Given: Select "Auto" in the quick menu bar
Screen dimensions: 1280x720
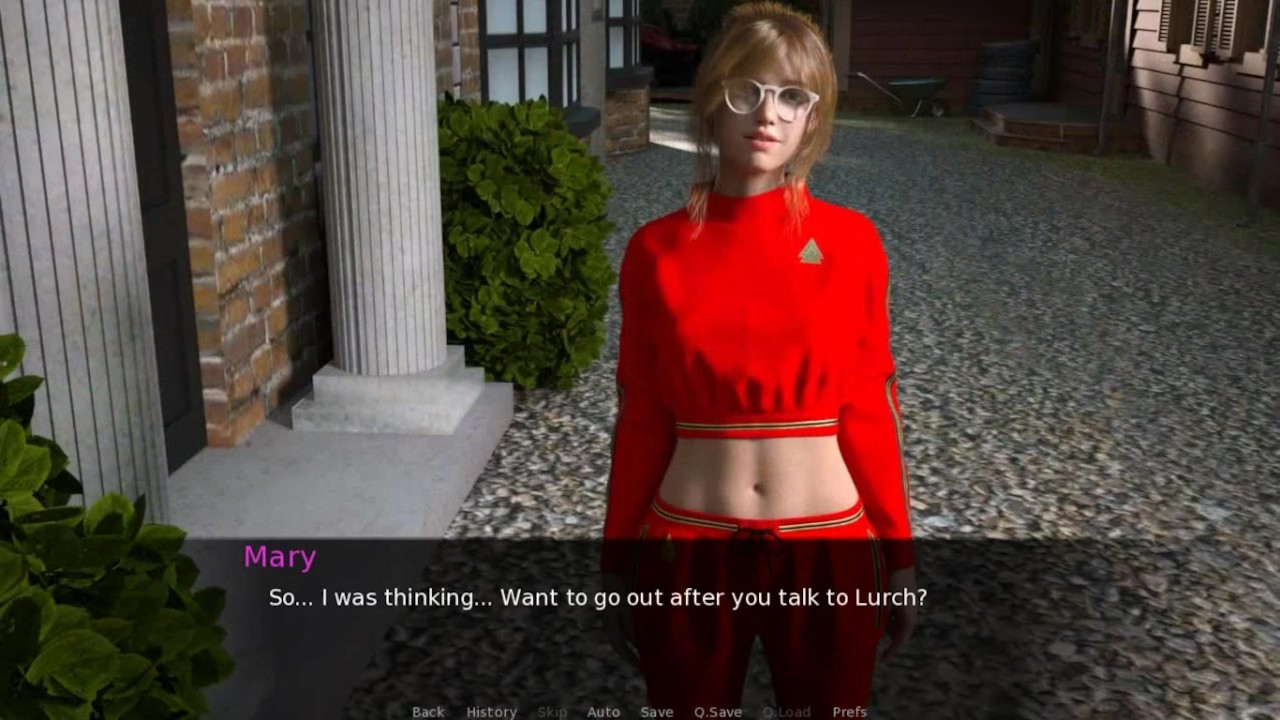Looking at the screenshot, I should (604, 711).
